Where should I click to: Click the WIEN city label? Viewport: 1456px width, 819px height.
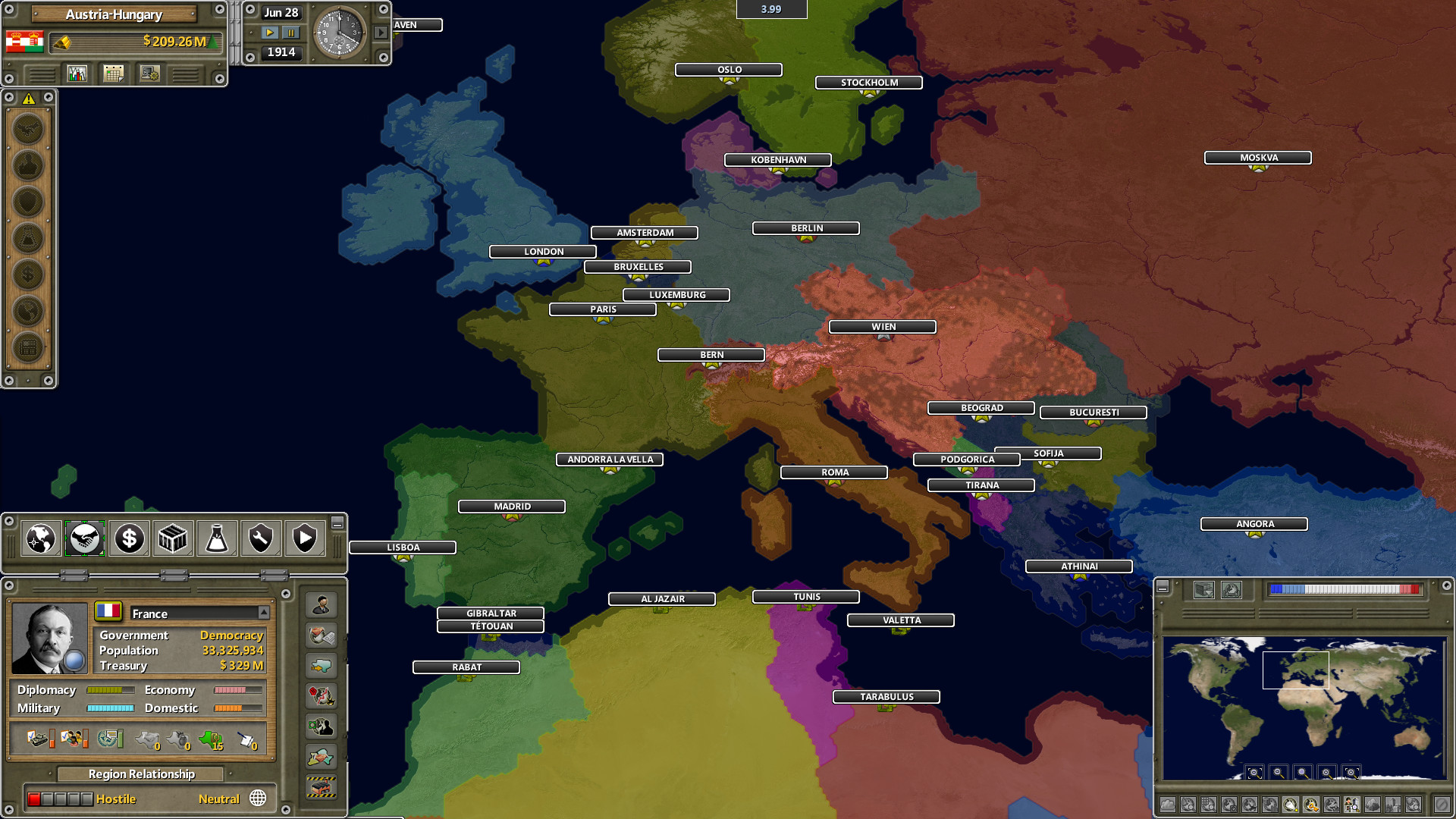[x=882, y=326]
